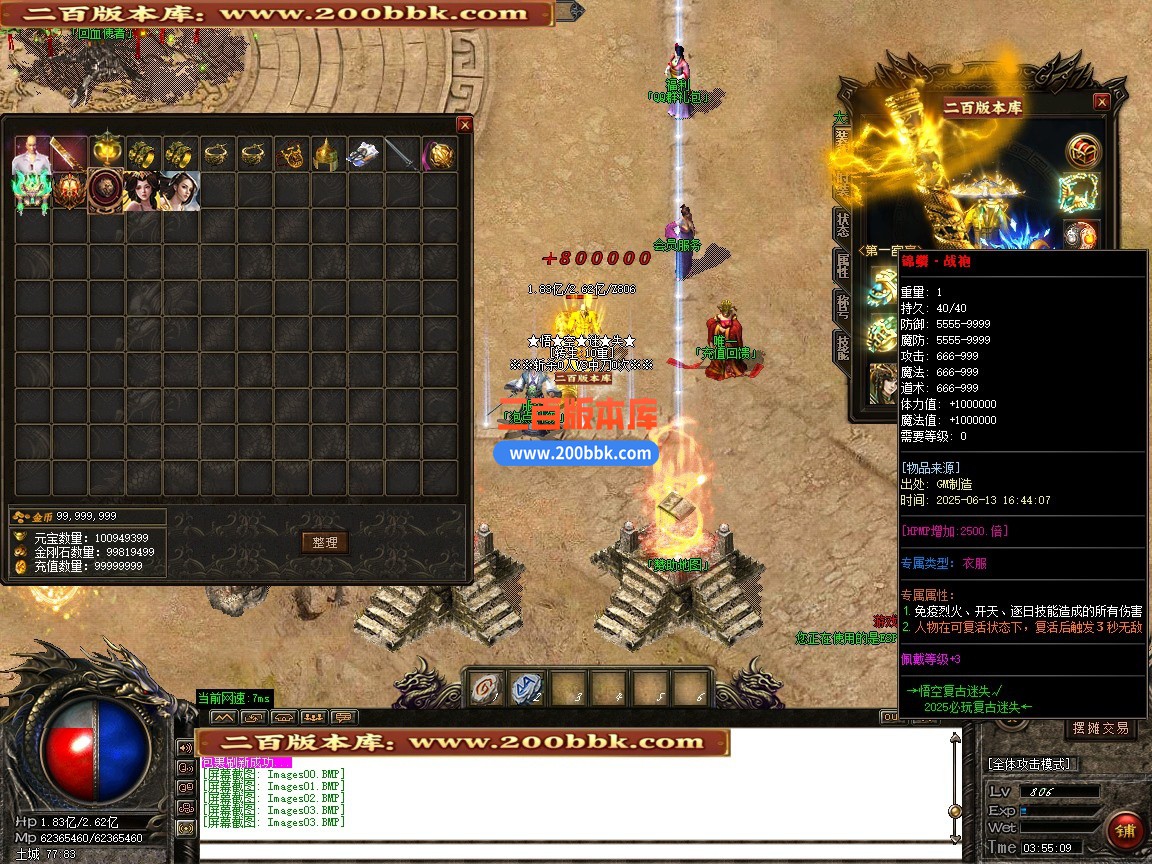Close the inventory bag window
Image resolution: width=1152 pixels, height=864 pixels.
click(464, 124)
